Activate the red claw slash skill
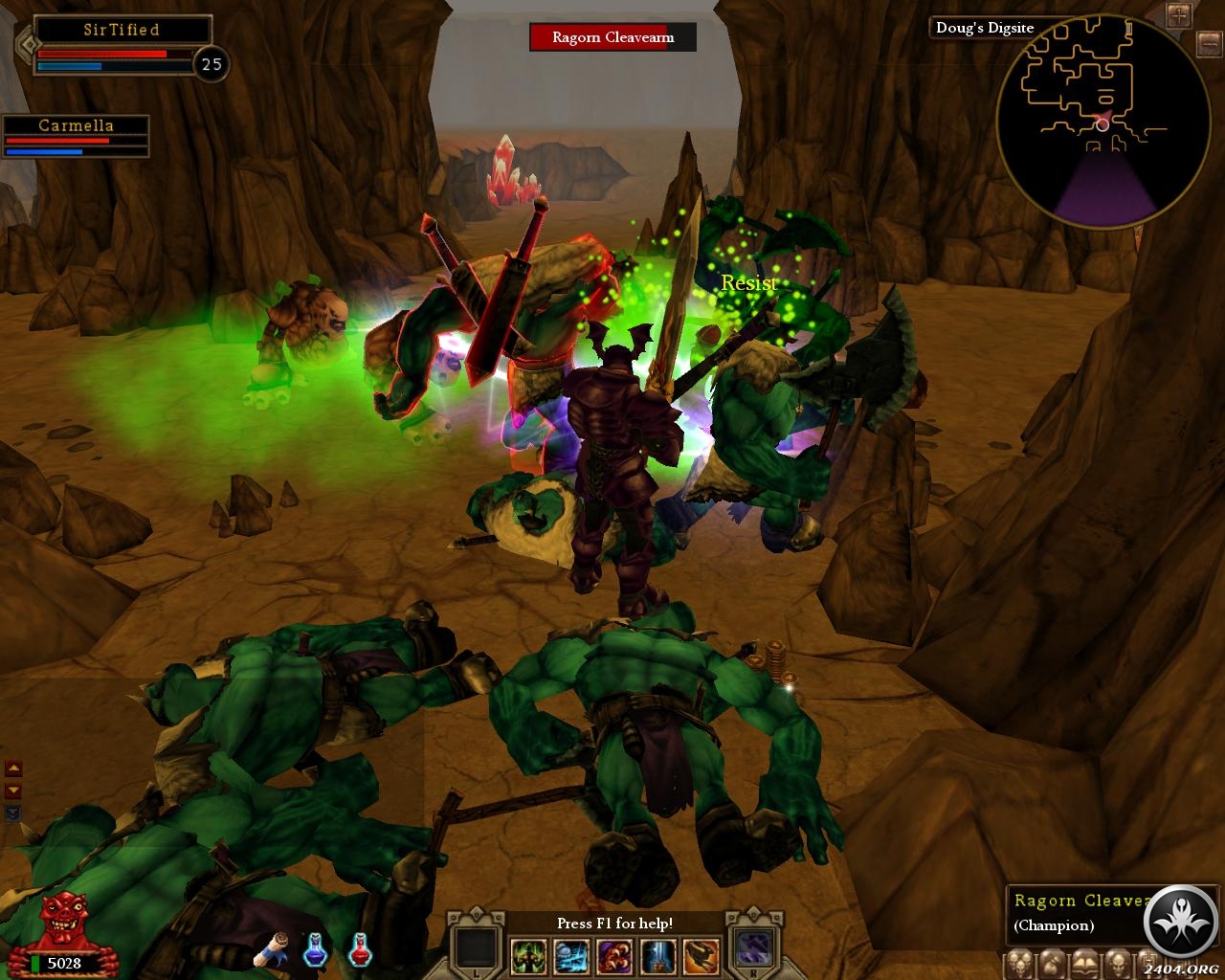The image size is (1225, 980). 613,954
